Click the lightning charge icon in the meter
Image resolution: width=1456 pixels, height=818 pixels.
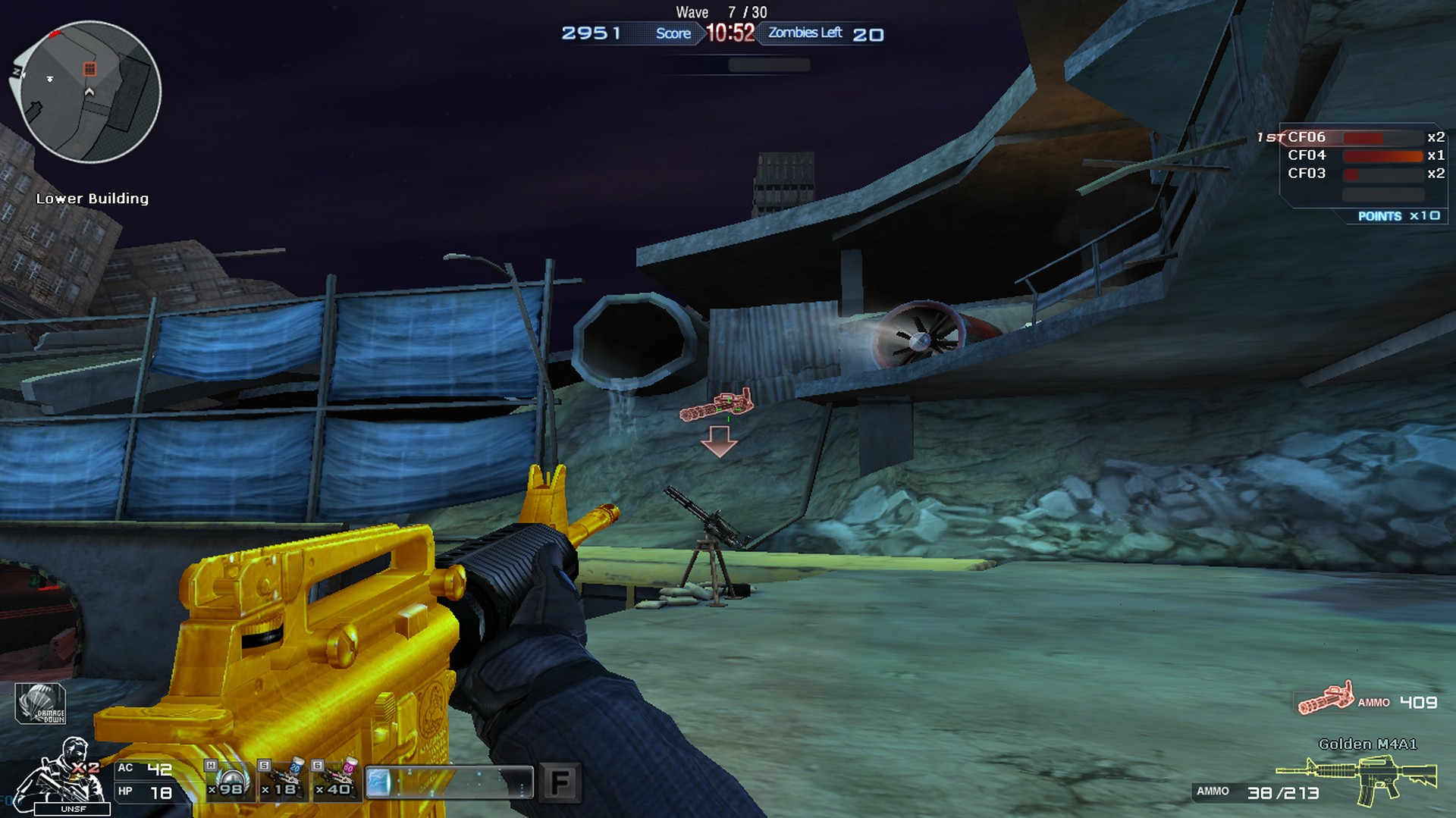[x=379, y=781]
